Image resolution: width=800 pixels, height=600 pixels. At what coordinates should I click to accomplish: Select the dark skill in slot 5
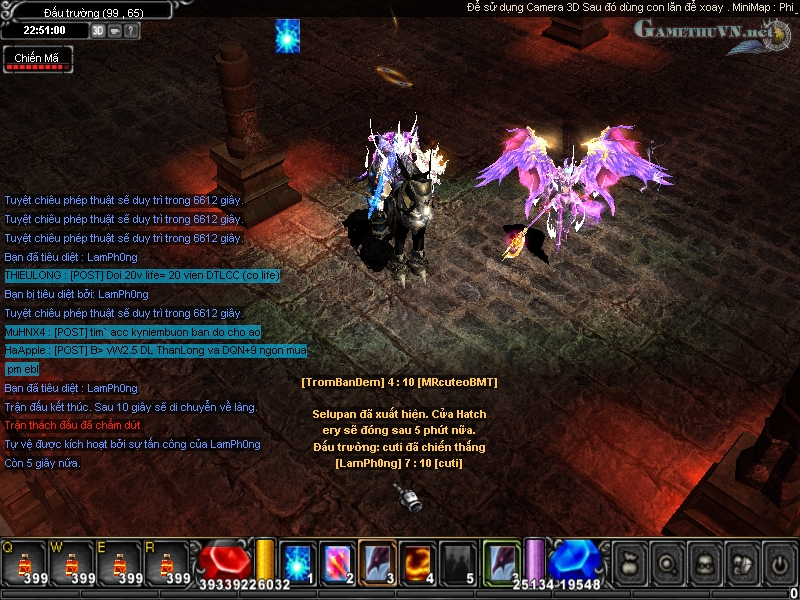point(456,561)
